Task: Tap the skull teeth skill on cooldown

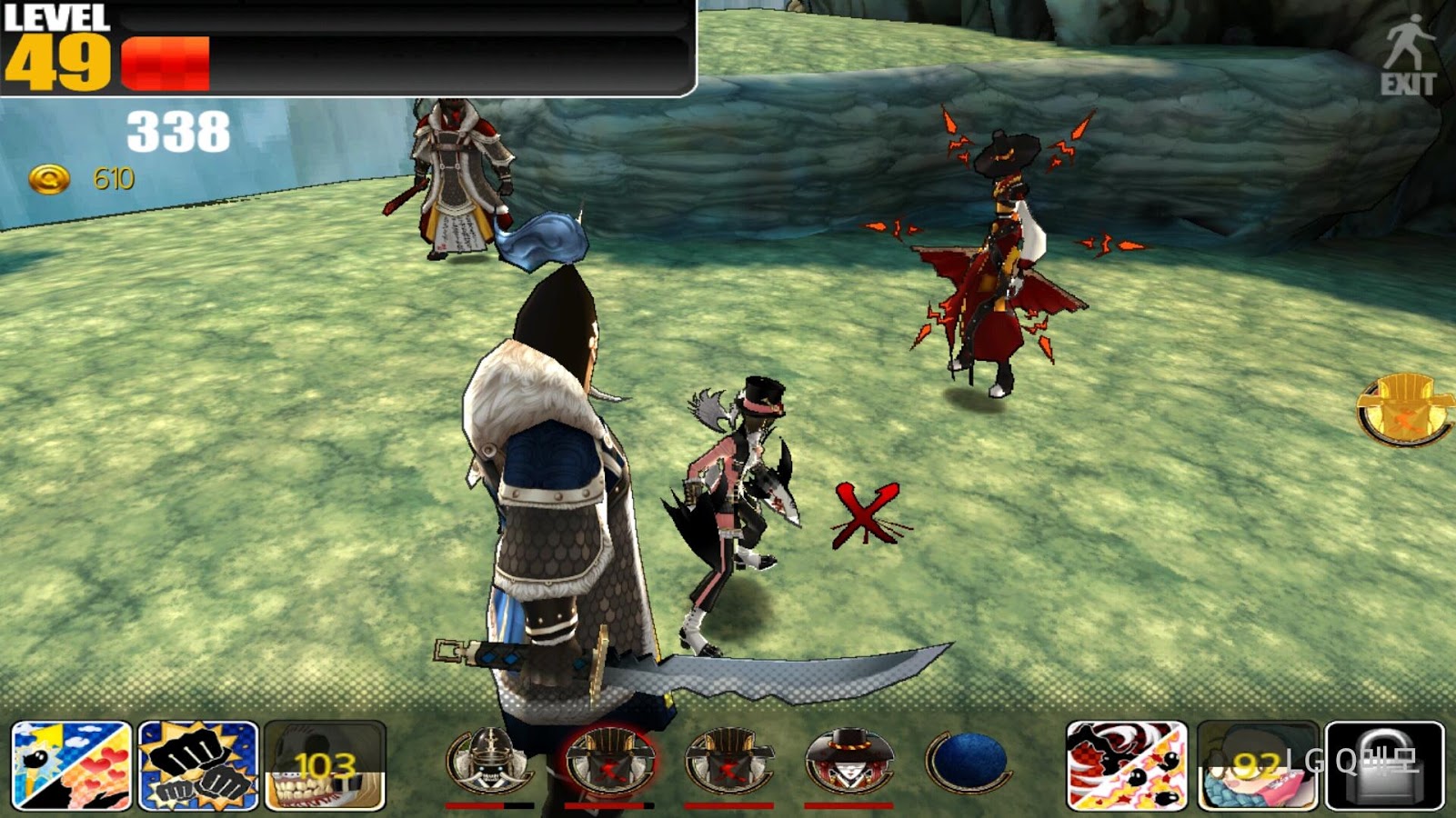Action: coord(325,765)
